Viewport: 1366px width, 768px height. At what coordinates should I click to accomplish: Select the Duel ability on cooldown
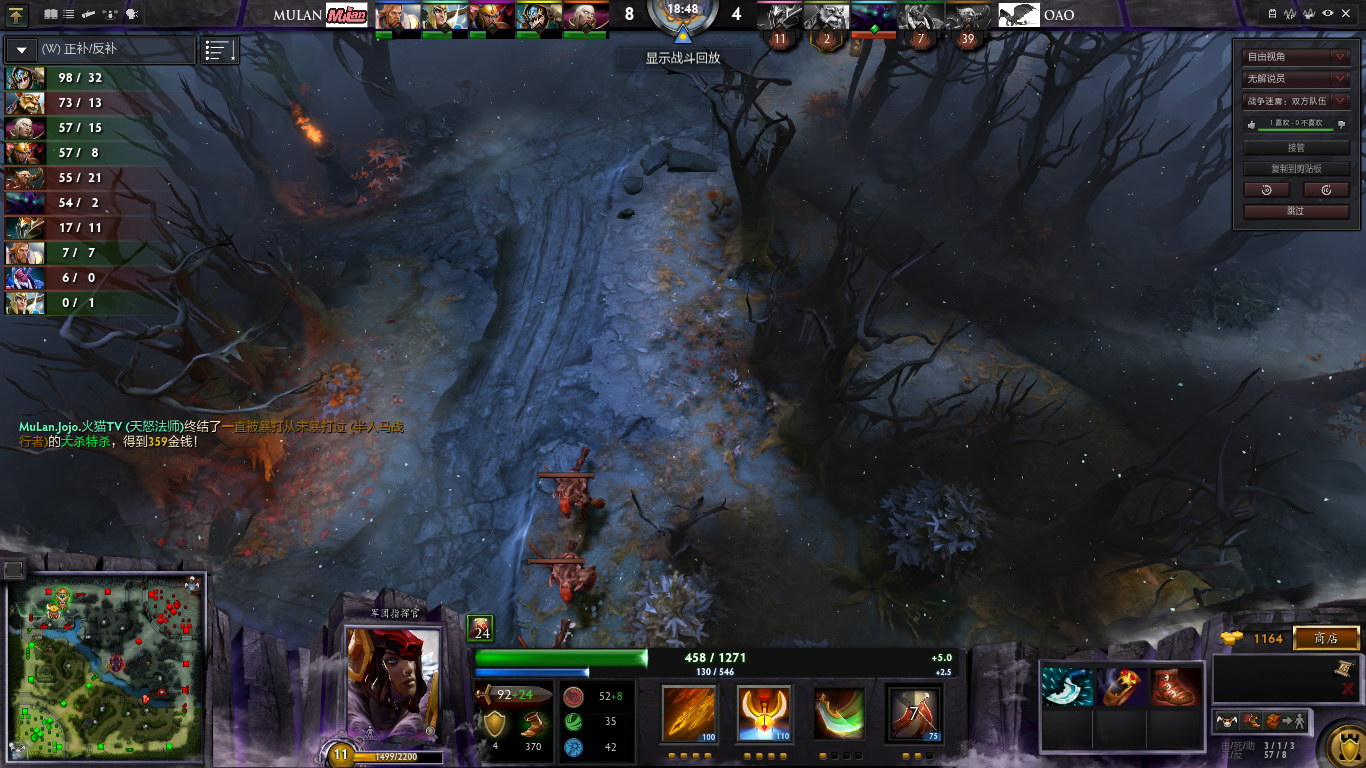(914, 714)
